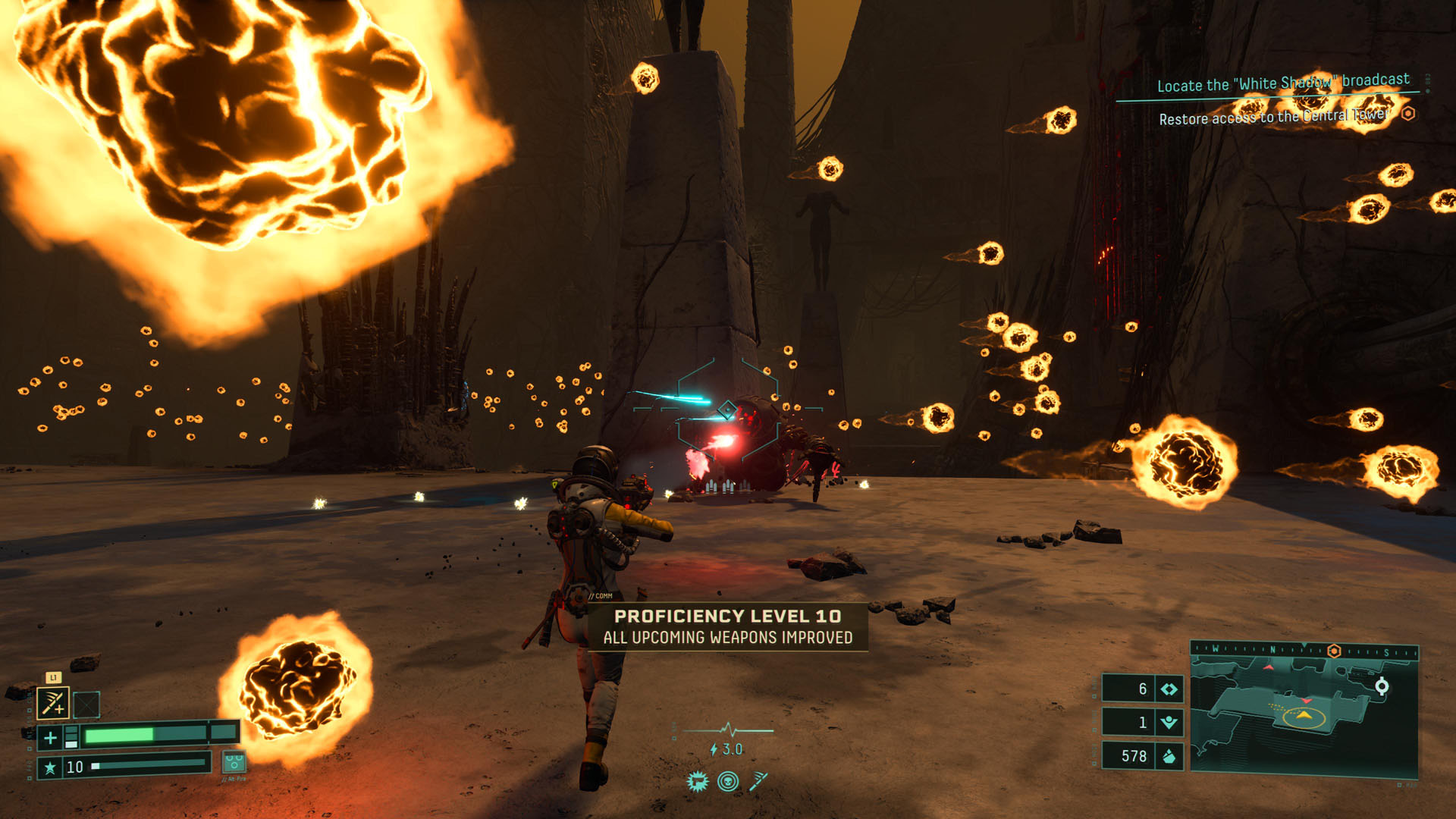The width and height of the screenshot is (1456, 819).
Task: Click the lightning bolt icon beside the 3.0 adrenaline value
Action: point(713,749)
